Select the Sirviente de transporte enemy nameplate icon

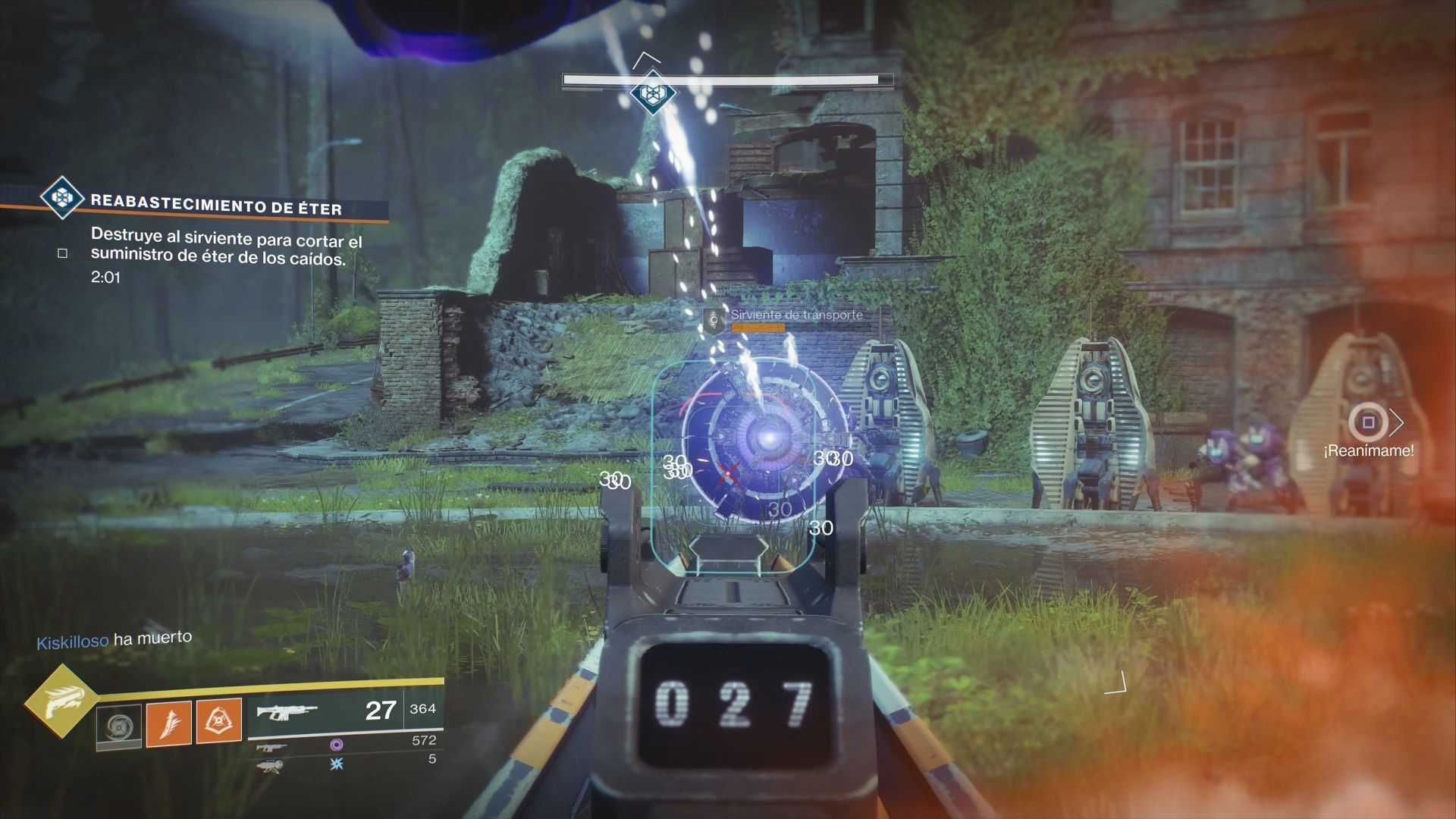pos(714,320)
